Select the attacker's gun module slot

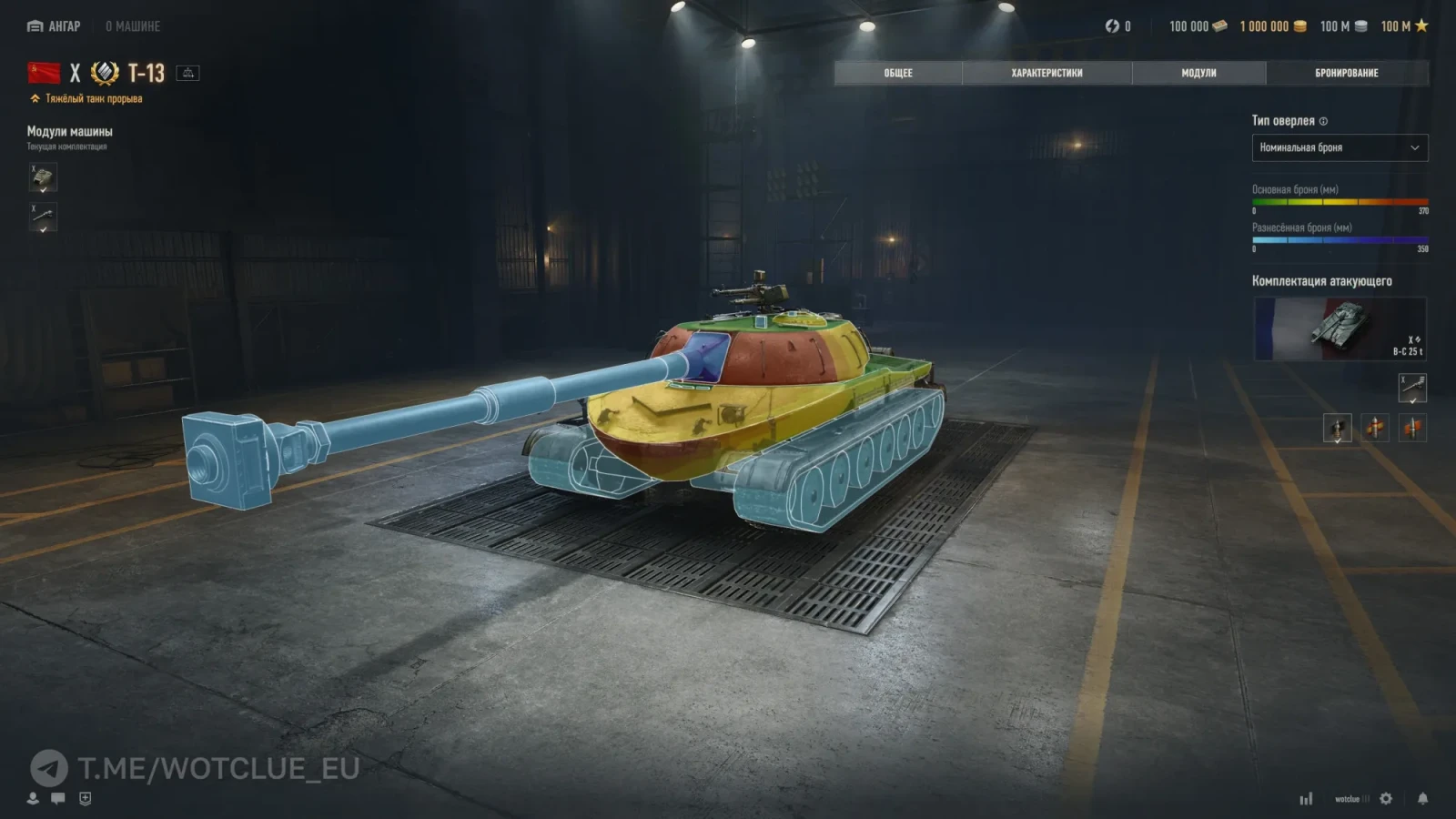pos(1412,388)
